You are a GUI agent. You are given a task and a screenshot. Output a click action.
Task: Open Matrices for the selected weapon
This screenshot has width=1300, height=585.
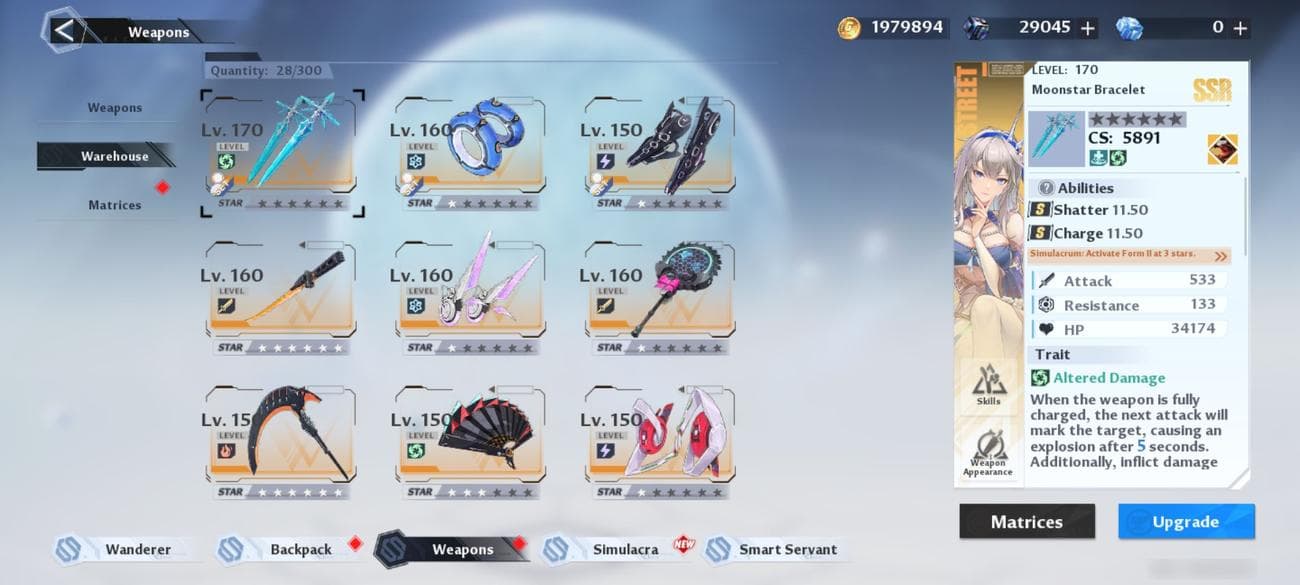pos(1026,522)
